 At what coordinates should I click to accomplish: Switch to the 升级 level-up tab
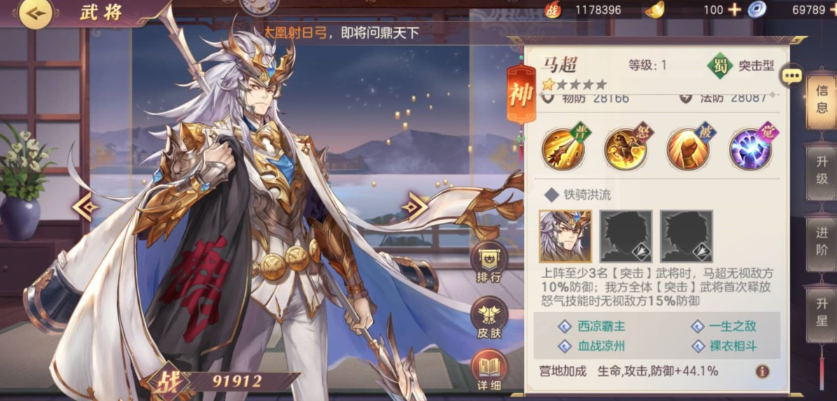click(821, 170)
